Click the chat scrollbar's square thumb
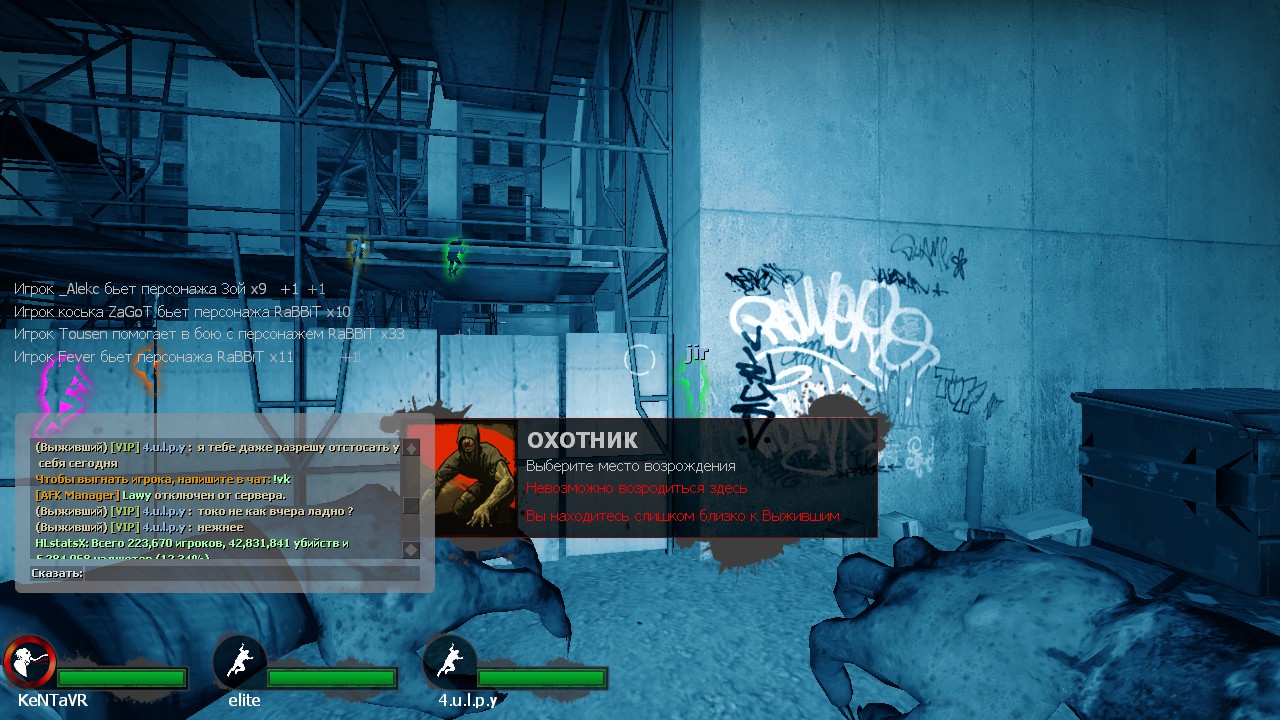 410,506
